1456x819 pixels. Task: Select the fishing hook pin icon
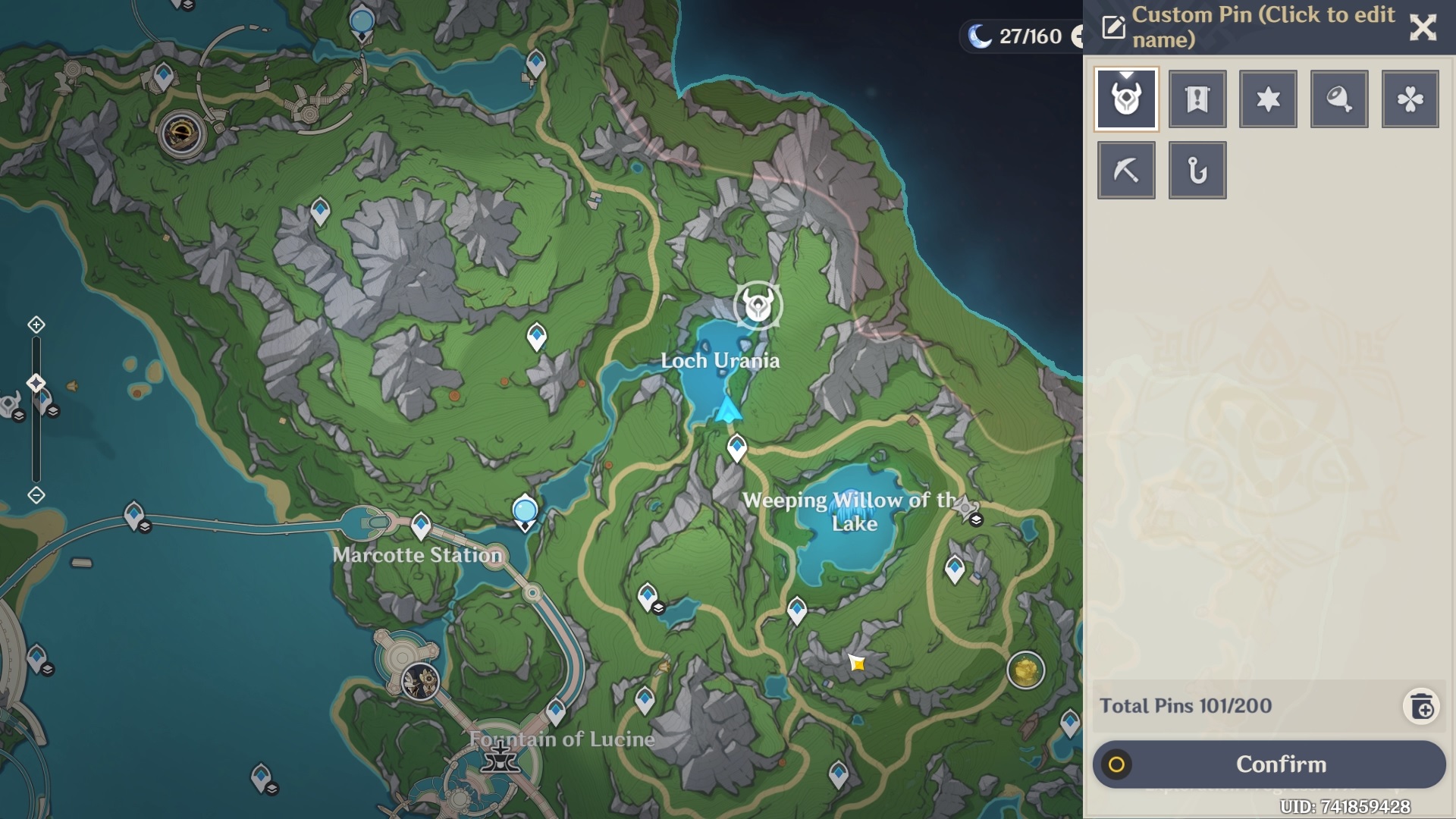(1197, 171)
